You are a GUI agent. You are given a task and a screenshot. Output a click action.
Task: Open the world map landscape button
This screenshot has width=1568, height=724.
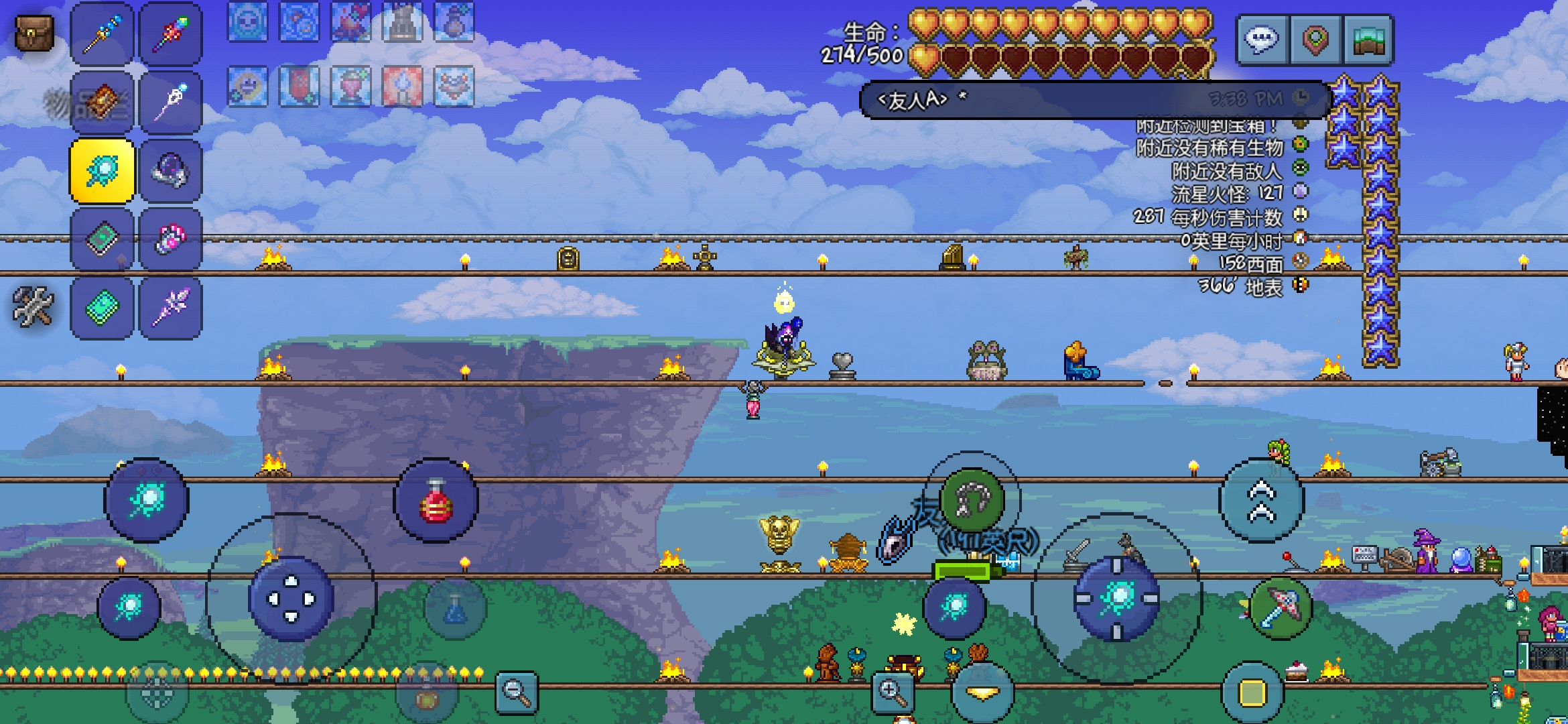point(1368,40)
